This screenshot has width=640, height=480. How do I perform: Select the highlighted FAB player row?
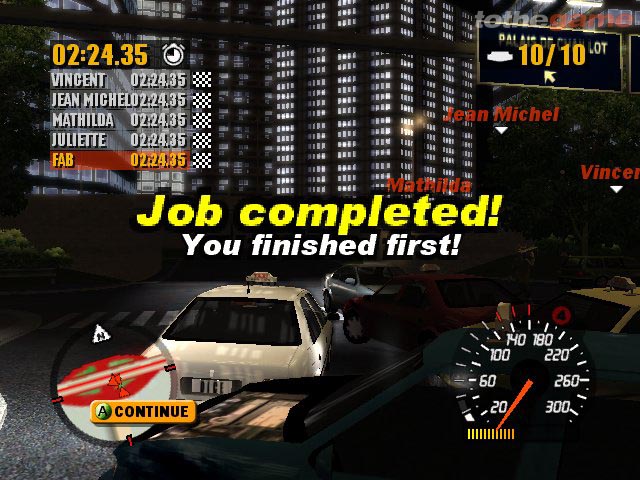[x=130, y=160]
